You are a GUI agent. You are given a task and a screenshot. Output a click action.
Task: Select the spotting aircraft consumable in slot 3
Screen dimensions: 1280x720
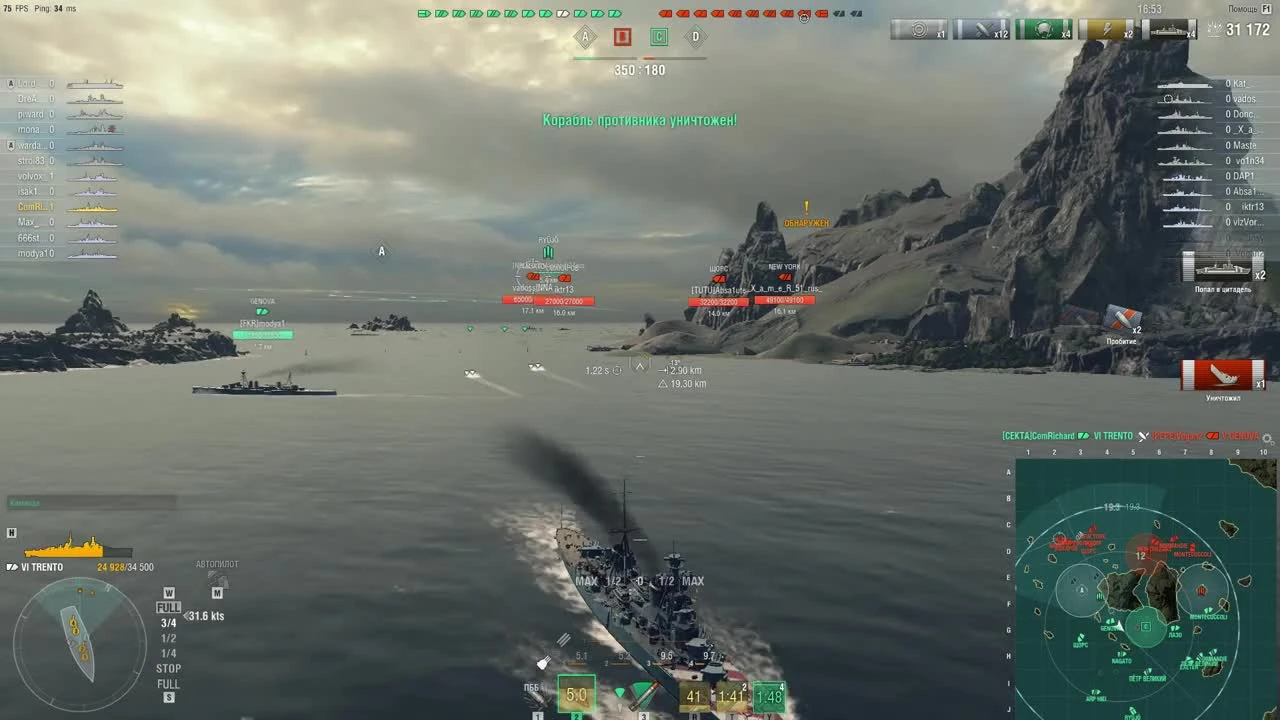pos(645,692)
